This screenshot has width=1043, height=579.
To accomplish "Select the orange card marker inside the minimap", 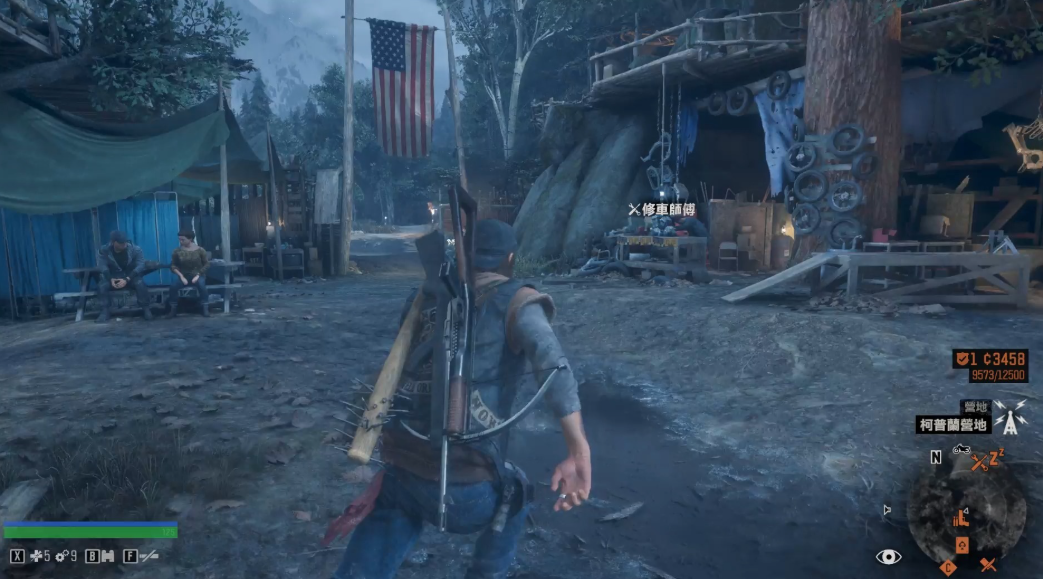I will pyautogui.click(x=962, y=545).
